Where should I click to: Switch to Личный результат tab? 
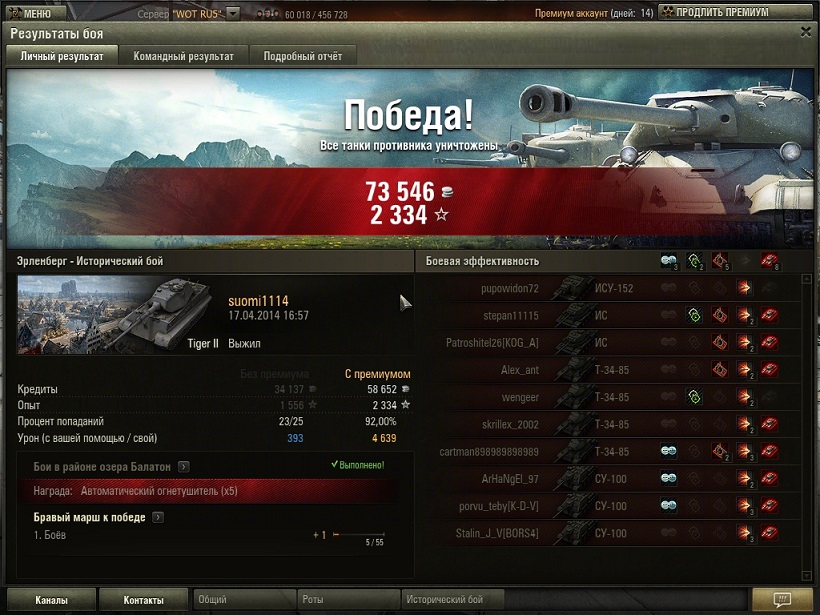pos(62,56)
